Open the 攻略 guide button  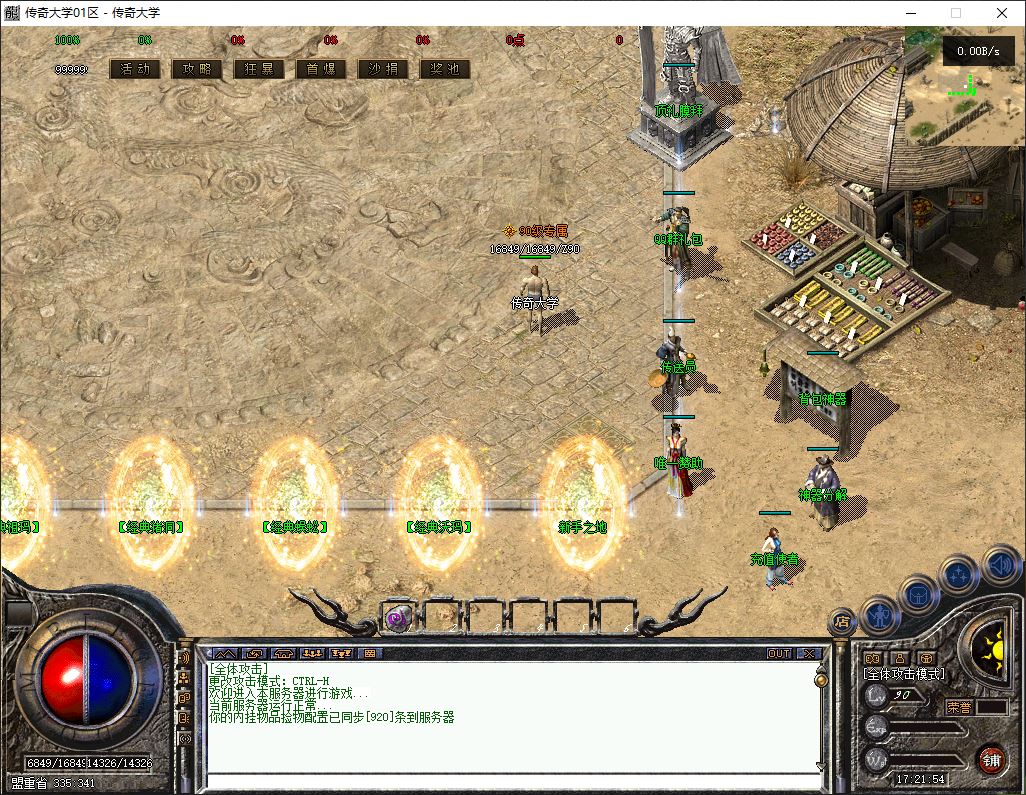click(197, 69)
